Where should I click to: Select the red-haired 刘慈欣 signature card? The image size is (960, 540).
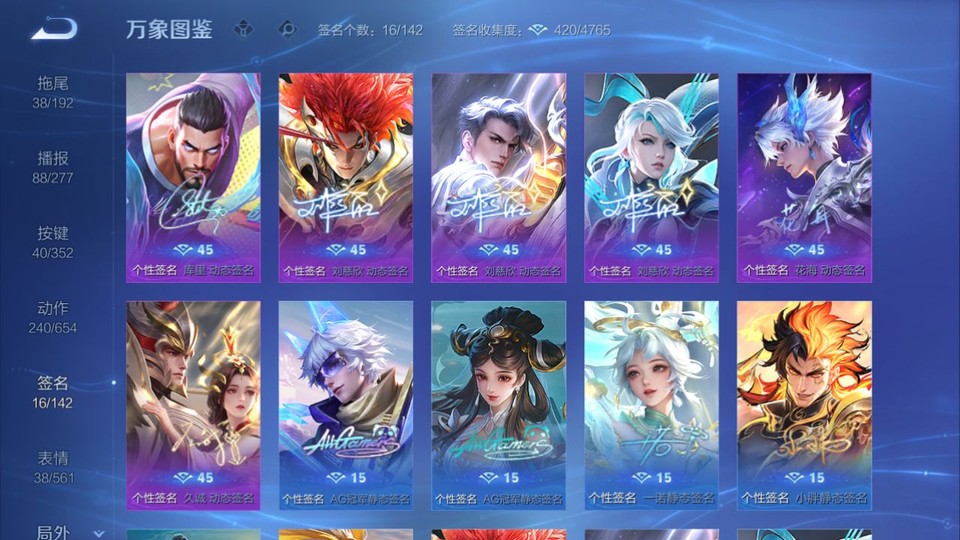(346, 177)
